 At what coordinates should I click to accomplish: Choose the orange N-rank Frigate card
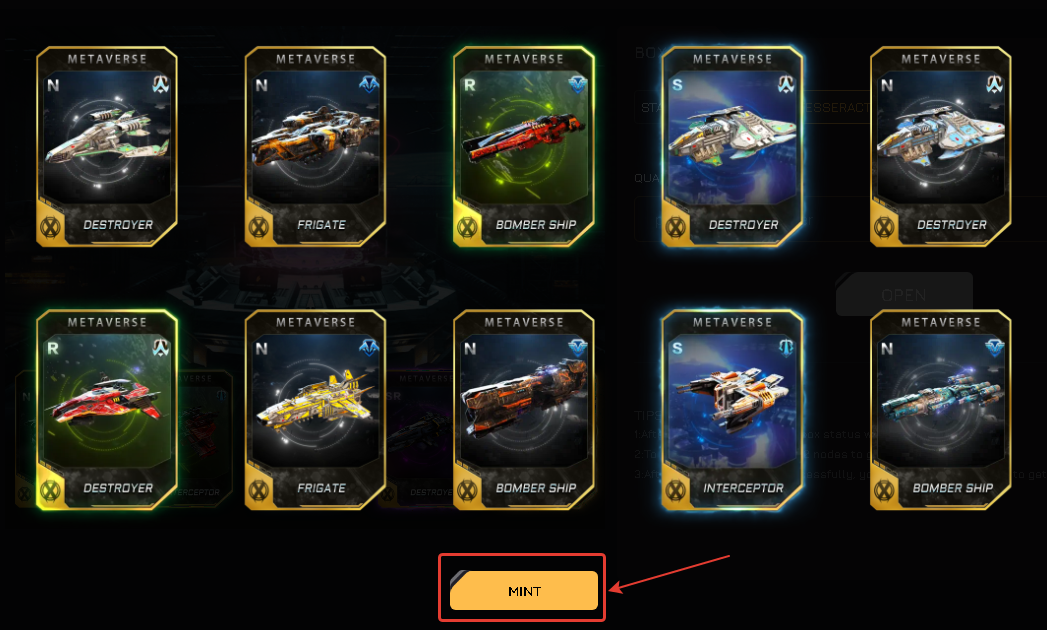click(x=315, y=145)
